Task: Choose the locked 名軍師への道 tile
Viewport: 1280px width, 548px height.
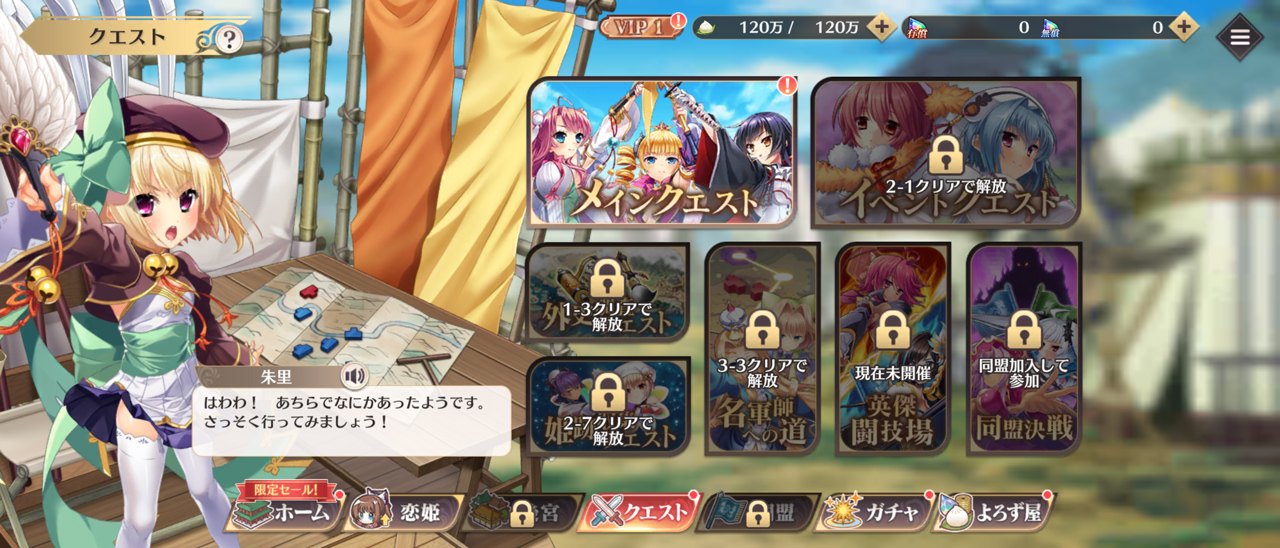Action: coord(762,349)
